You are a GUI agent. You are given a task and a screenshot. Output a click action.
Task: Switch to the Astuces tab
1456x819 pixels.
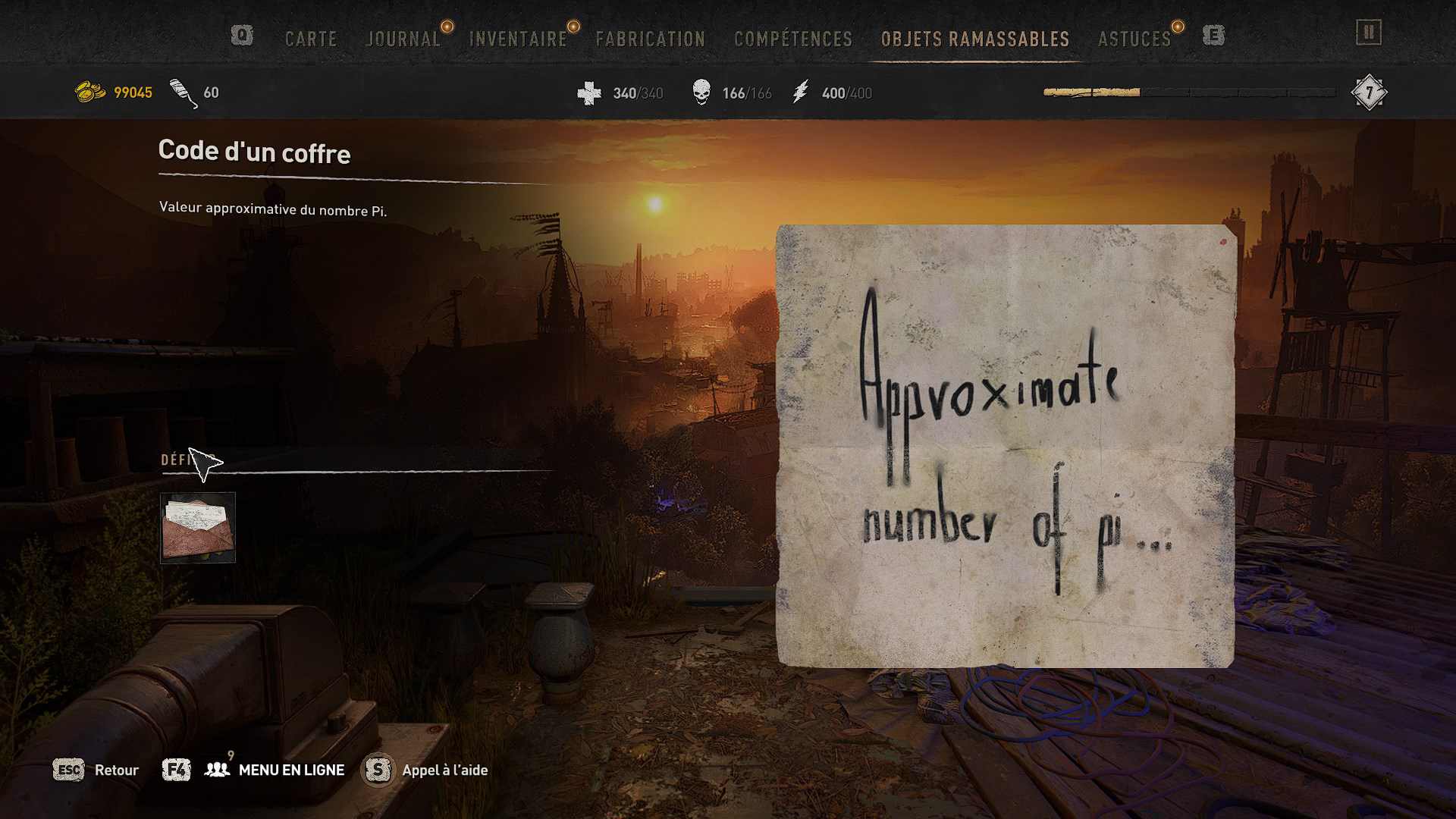click(x=1134, y=39)
